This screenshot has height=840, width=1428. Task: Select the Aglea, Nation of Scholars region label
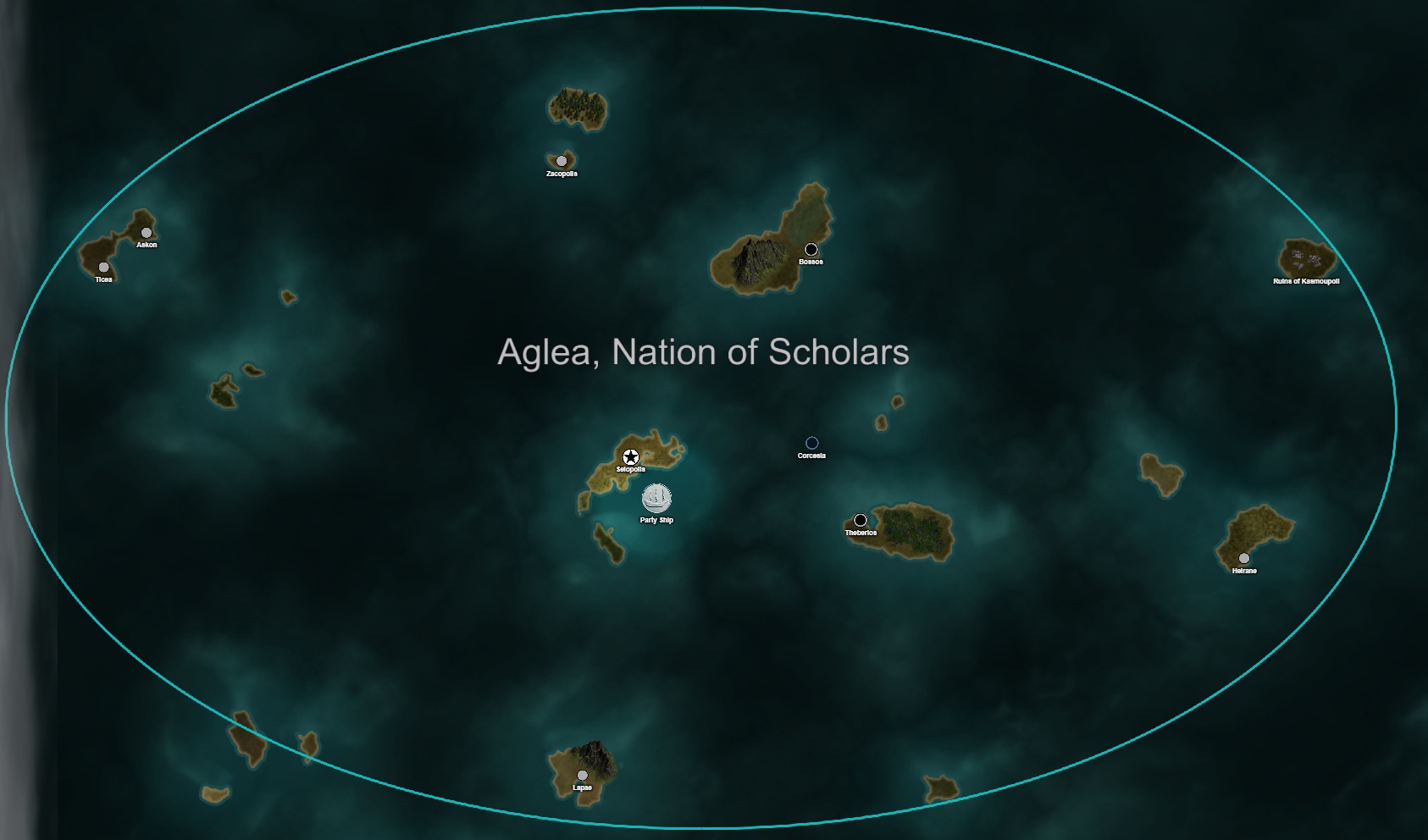point(703,352)
